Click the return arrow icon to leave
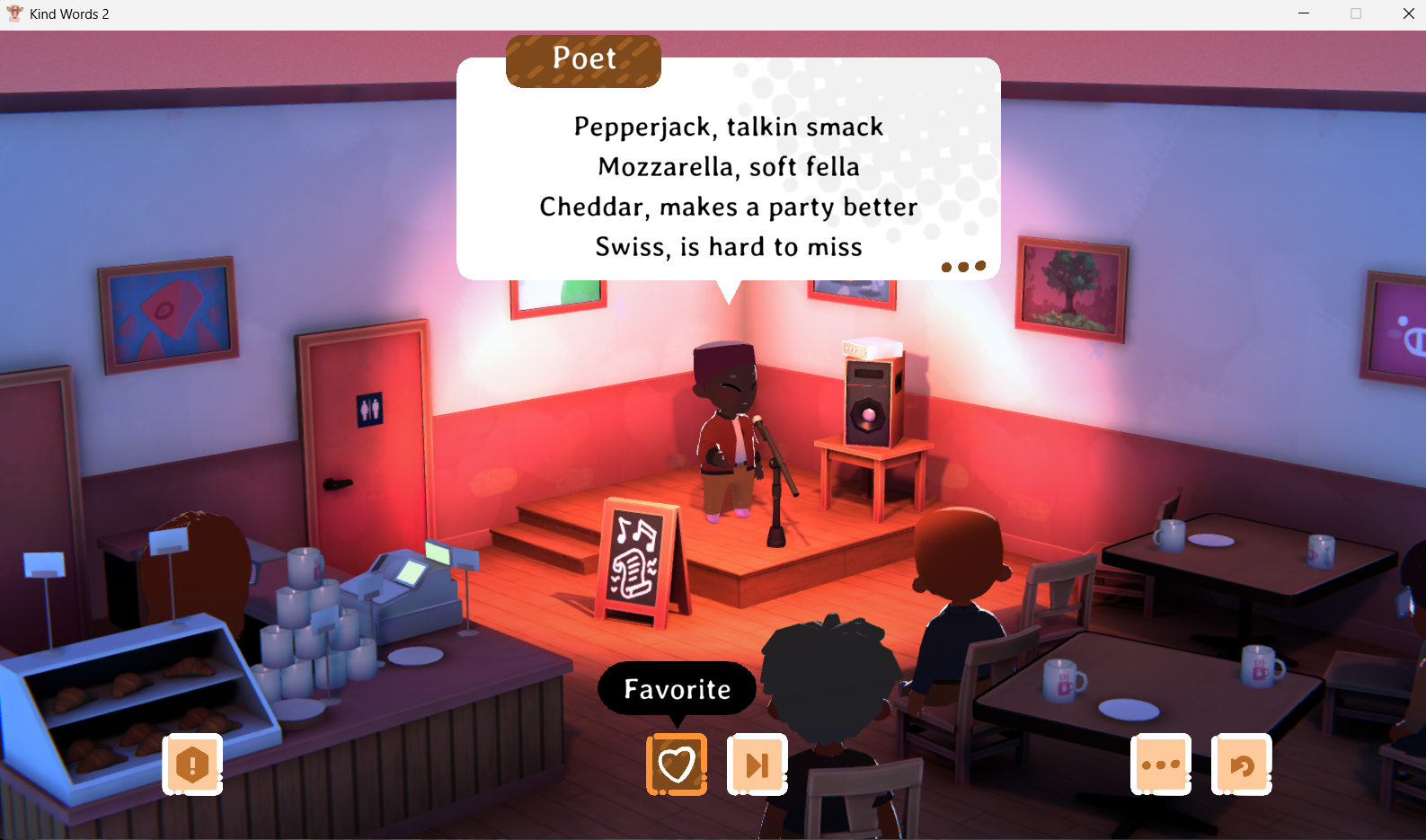This screenshot has height=840, width=1426. coord(1241,764)
